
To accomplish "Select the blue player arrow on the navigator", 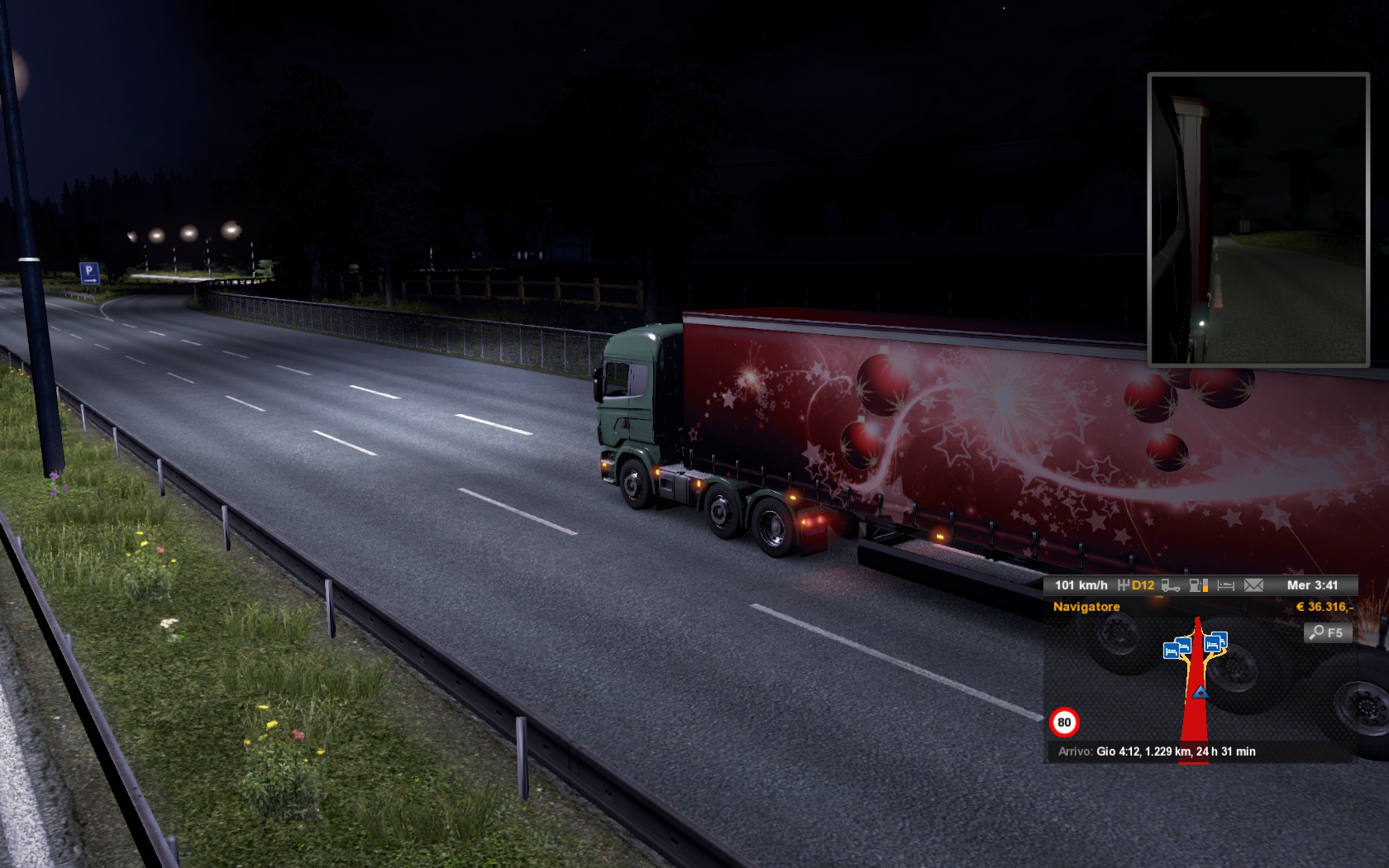I will pos(1200,692).
